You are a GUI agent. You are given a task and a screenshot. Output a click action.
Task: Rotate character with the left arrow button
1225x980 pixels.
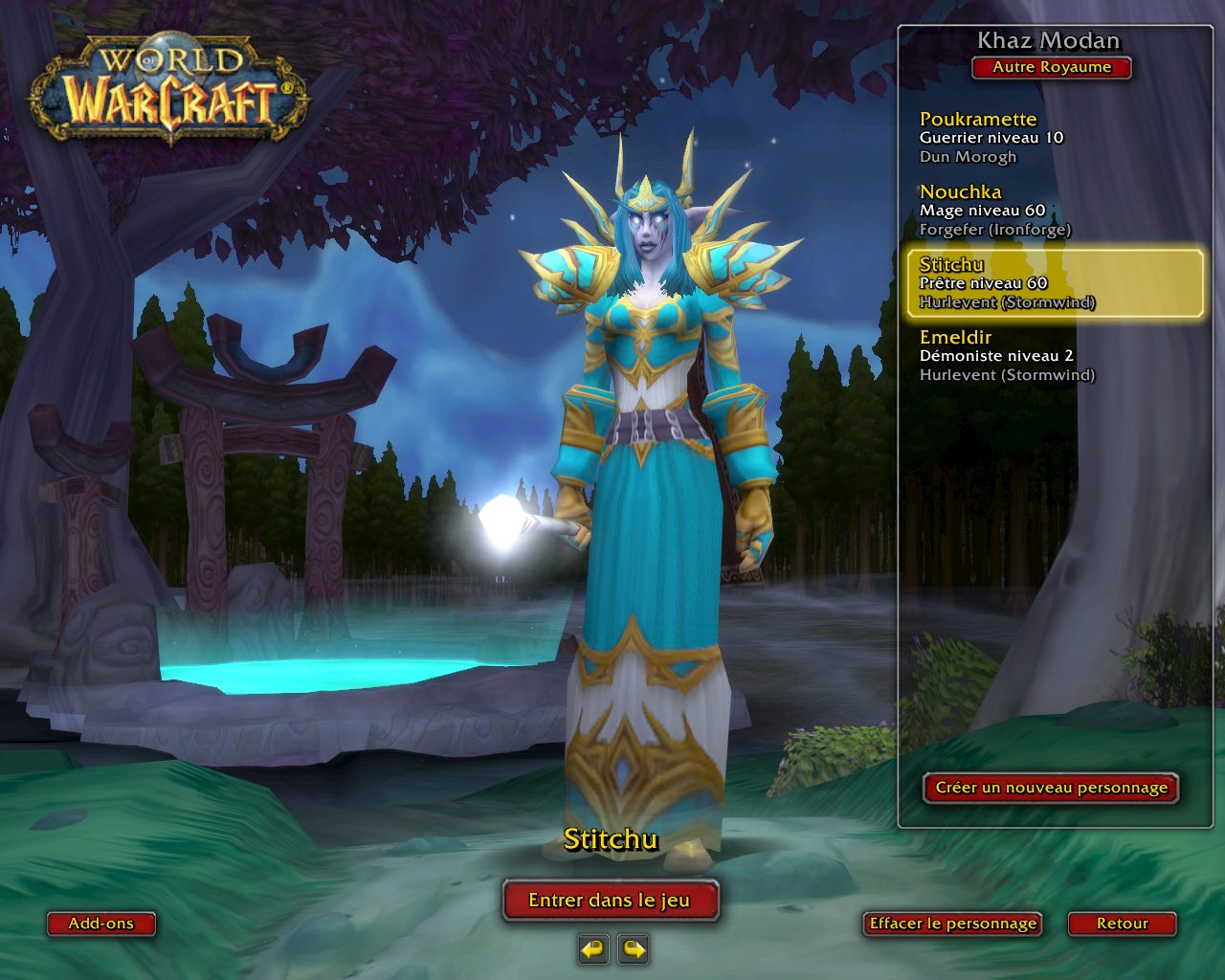[x=593, y=949]
